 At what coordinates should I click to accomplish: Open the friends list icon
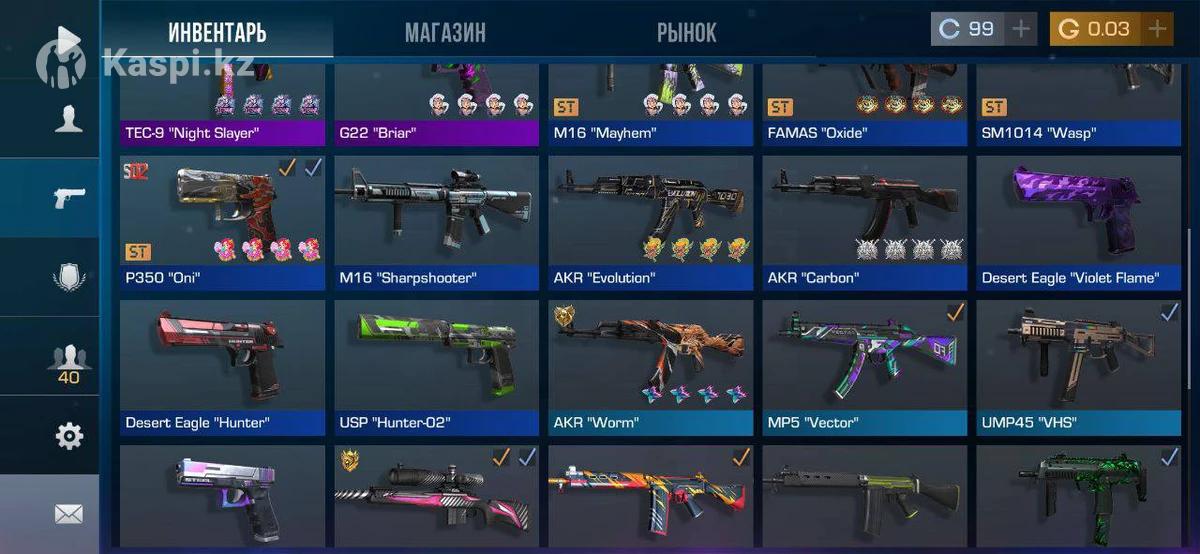pos(68,358)
